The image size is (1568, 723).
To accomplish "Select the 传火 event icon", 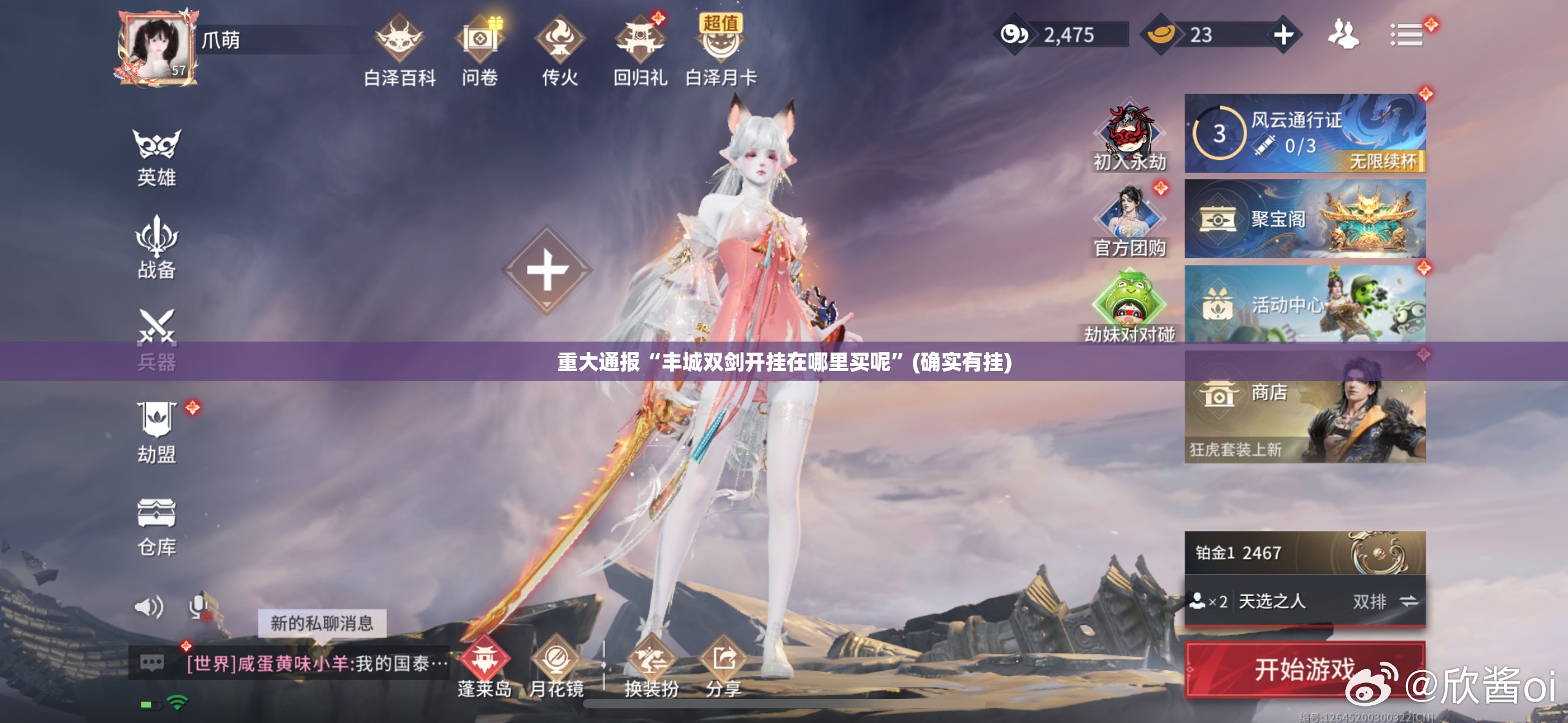I will click(x=561, y=38).
